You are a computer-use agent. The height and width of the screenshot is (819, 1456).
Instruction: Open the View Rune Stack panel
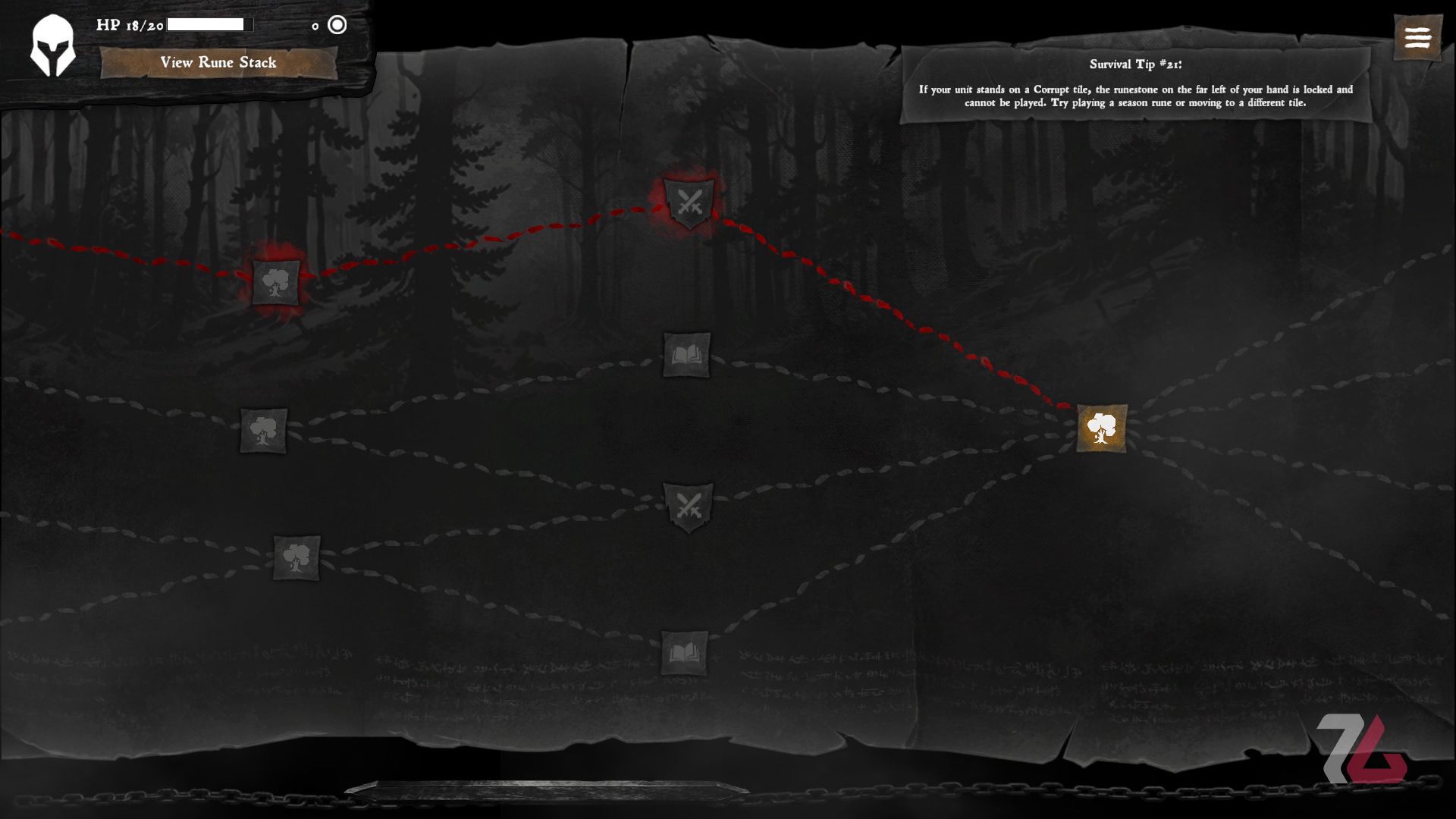click(218, 63)
